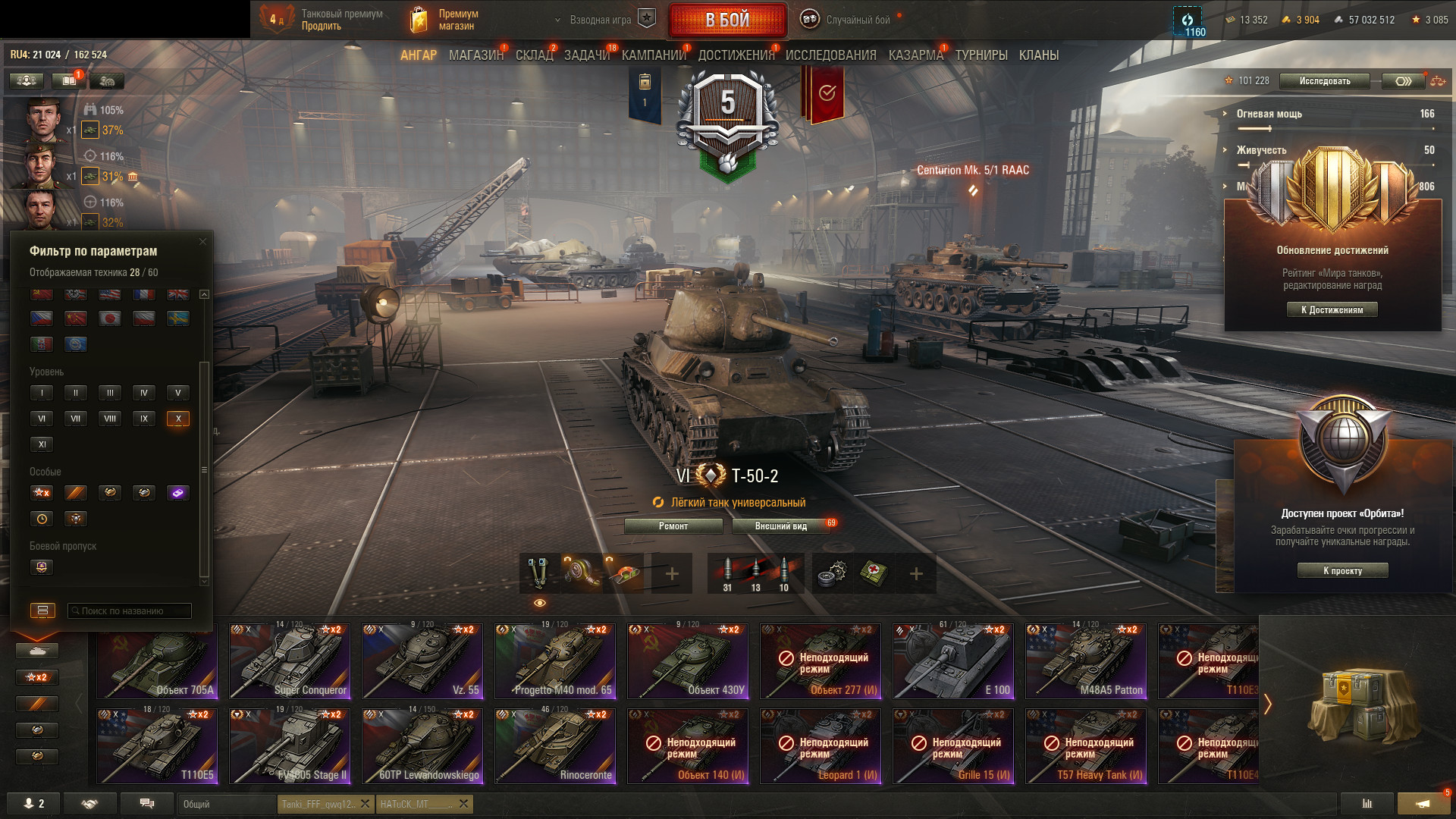Select the Super Conqueror tank
This screenshot has height=819, width=1456.
click(x=290, y=661)
